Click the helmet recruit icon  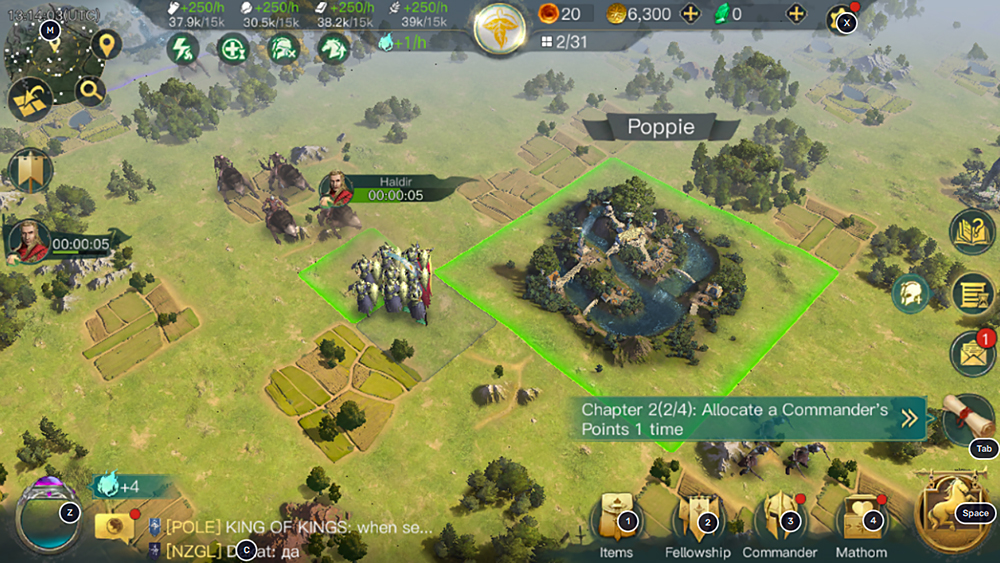pyautogui.click(x=911, y=292)
